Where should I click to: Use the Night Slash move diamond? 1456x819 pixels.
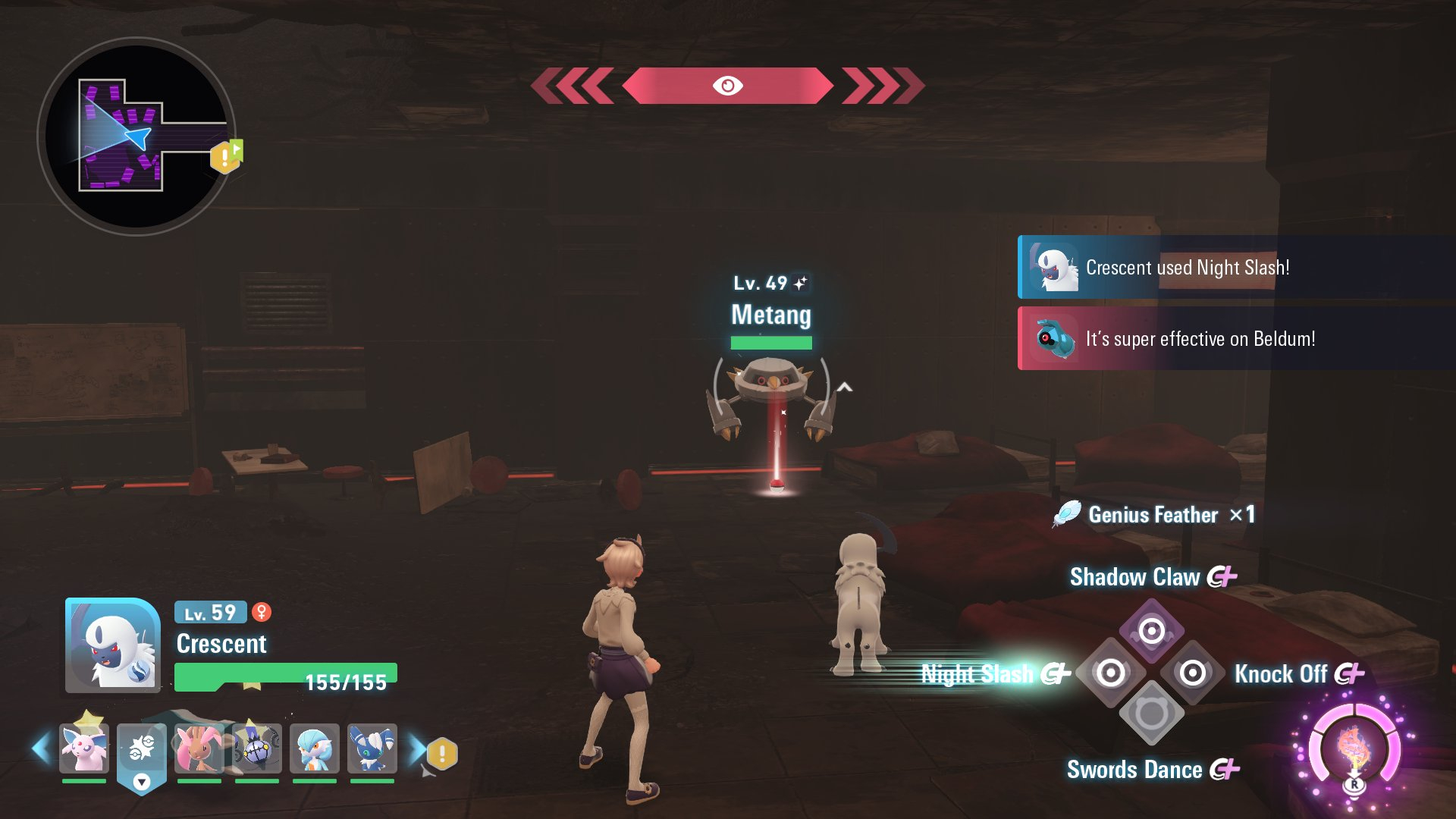coord(1110,673)
